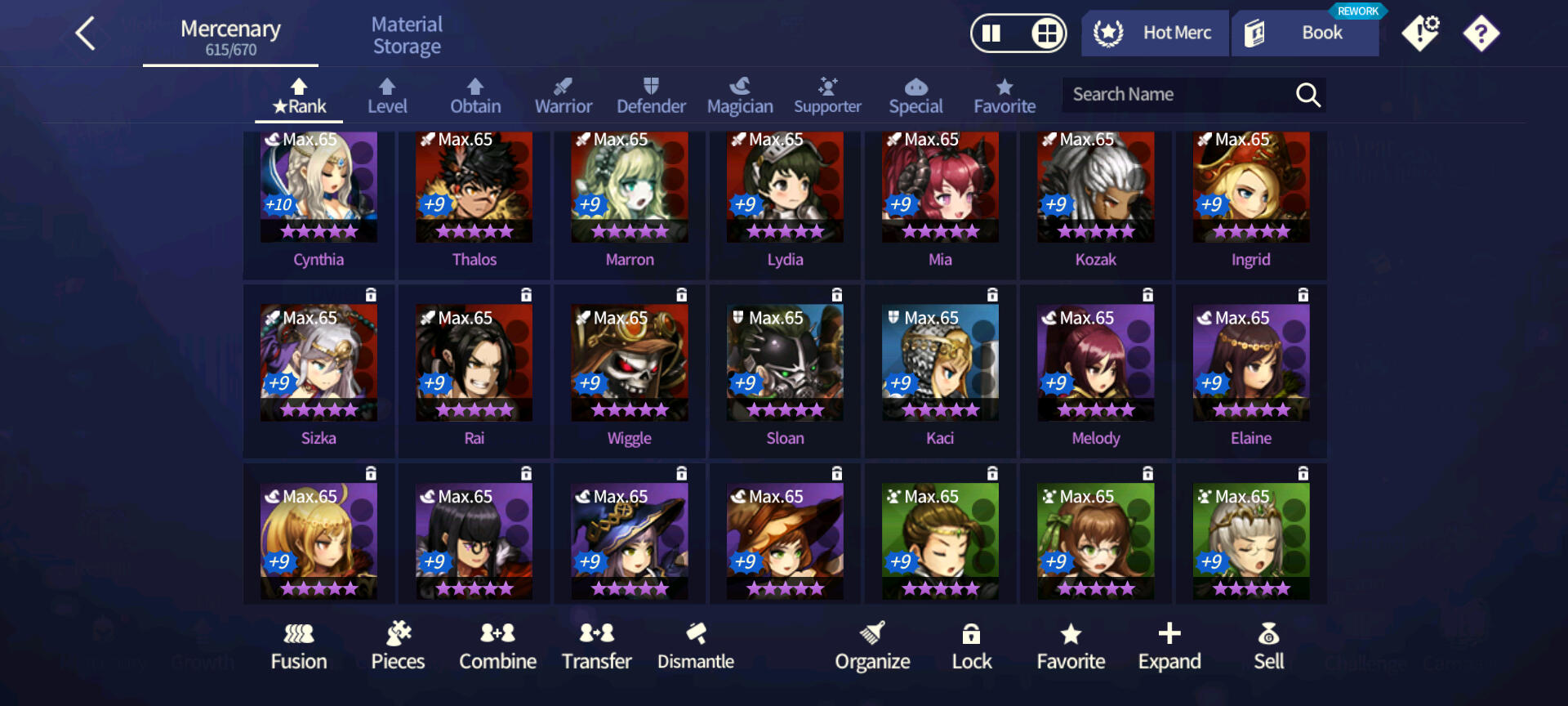Open the Sell mercenaries option
Viewport: 1568px width, 706px height.
click(1268, 646)
